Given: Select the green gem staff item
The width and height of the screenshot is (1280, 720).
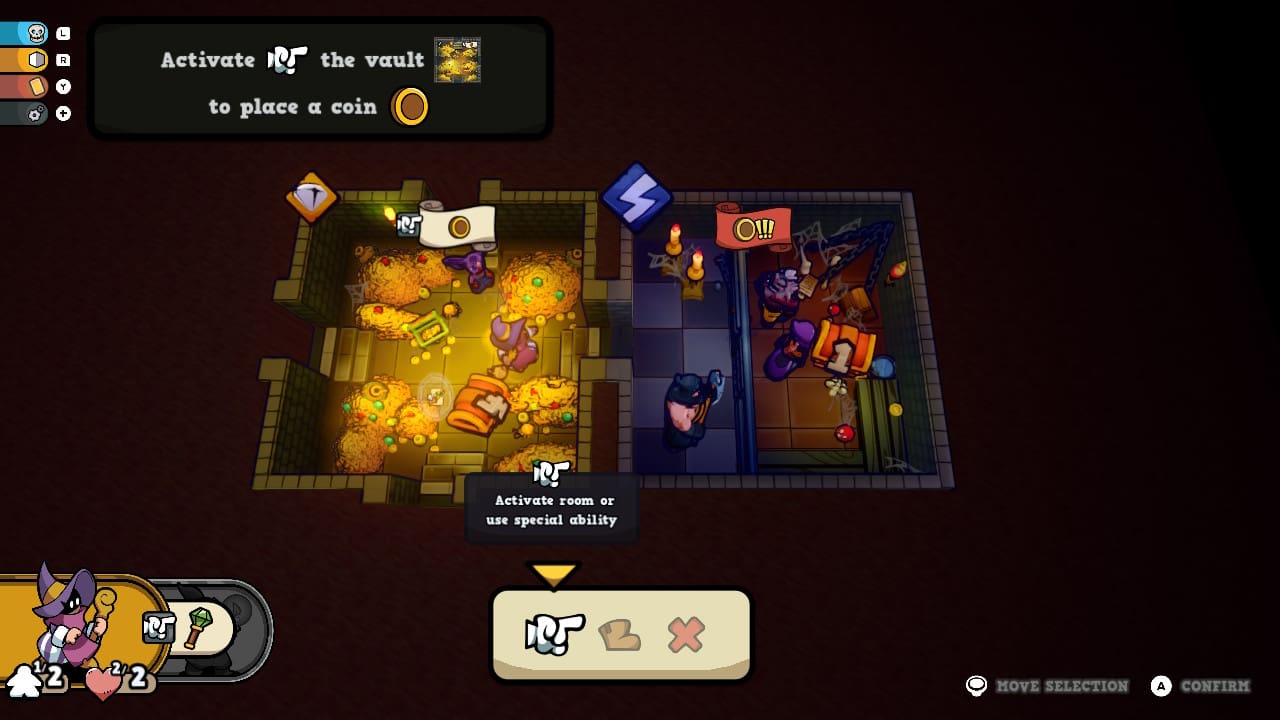Looking at the screenshot, I should 196,629.
